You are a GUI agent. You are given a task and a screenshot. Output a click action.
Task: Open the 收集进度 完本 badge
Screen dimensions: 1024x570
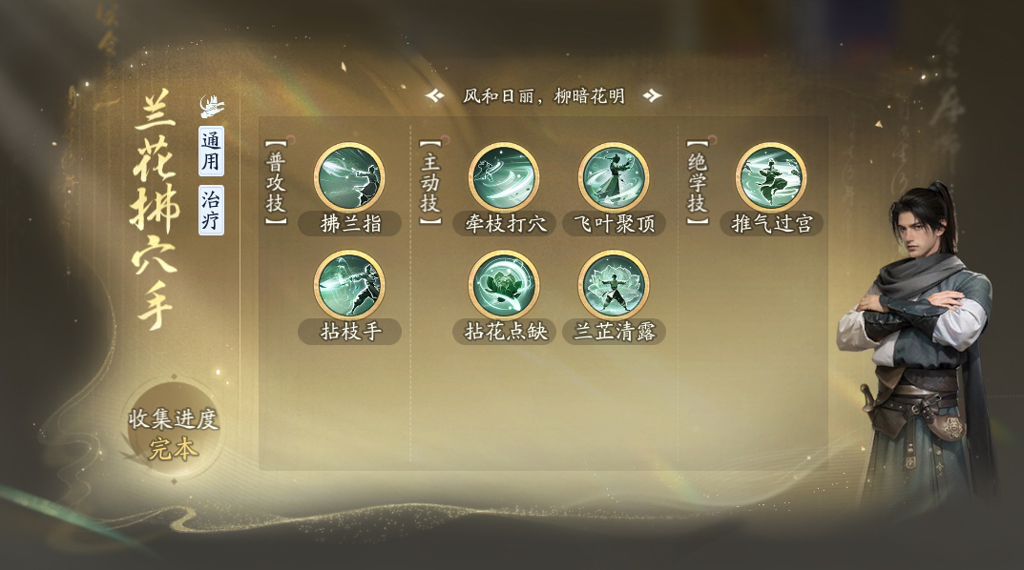click(173, 433)
